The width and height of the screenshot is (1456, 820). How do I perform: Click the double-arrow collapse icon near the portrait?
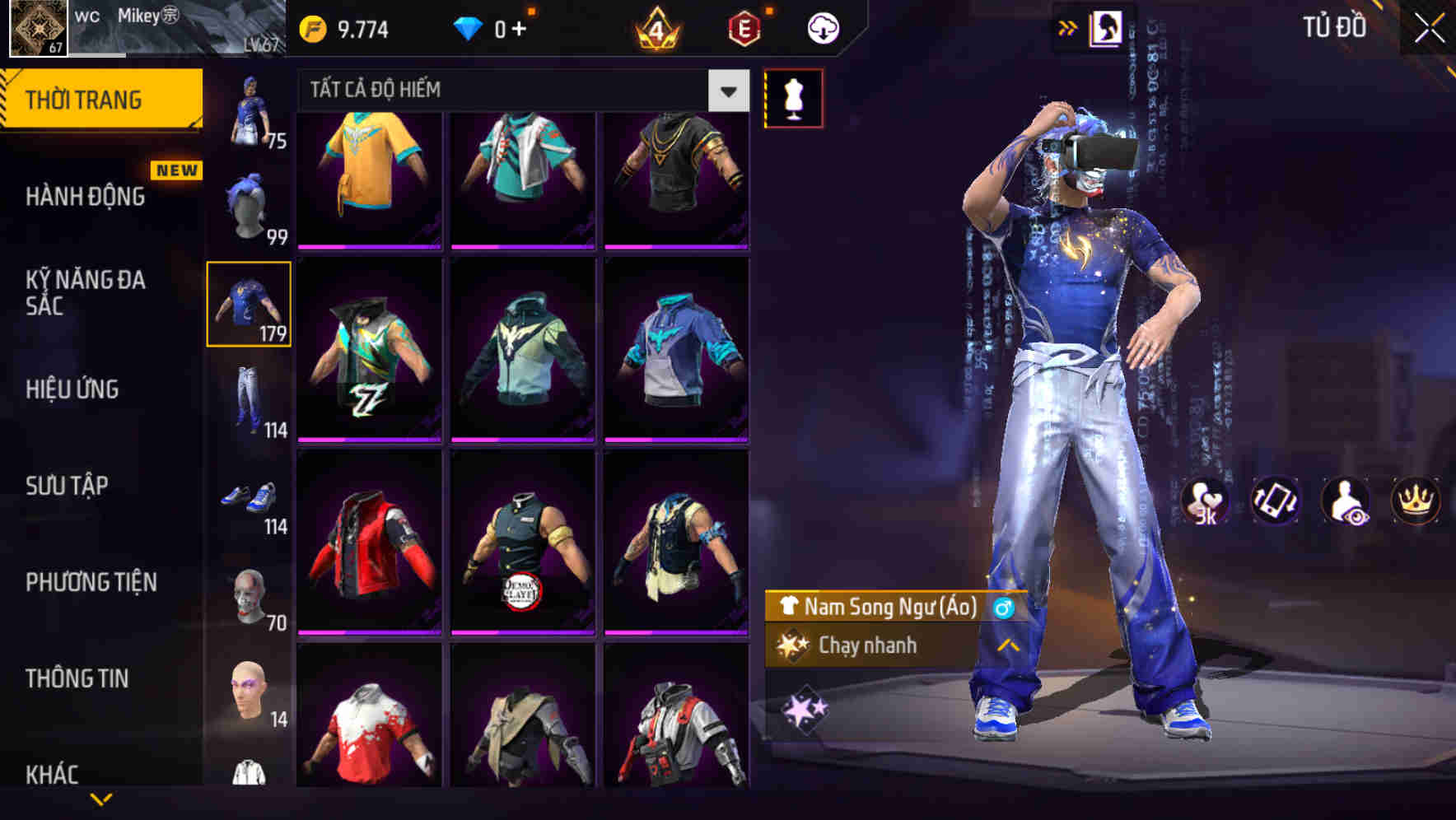tap(1068, 26)
